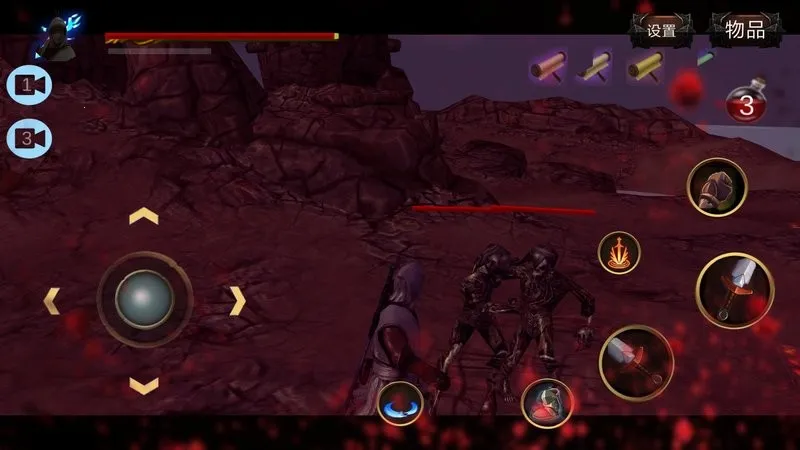Open the 设置 settings menu
Screen dimensions: 800x450
click(662, 30)
